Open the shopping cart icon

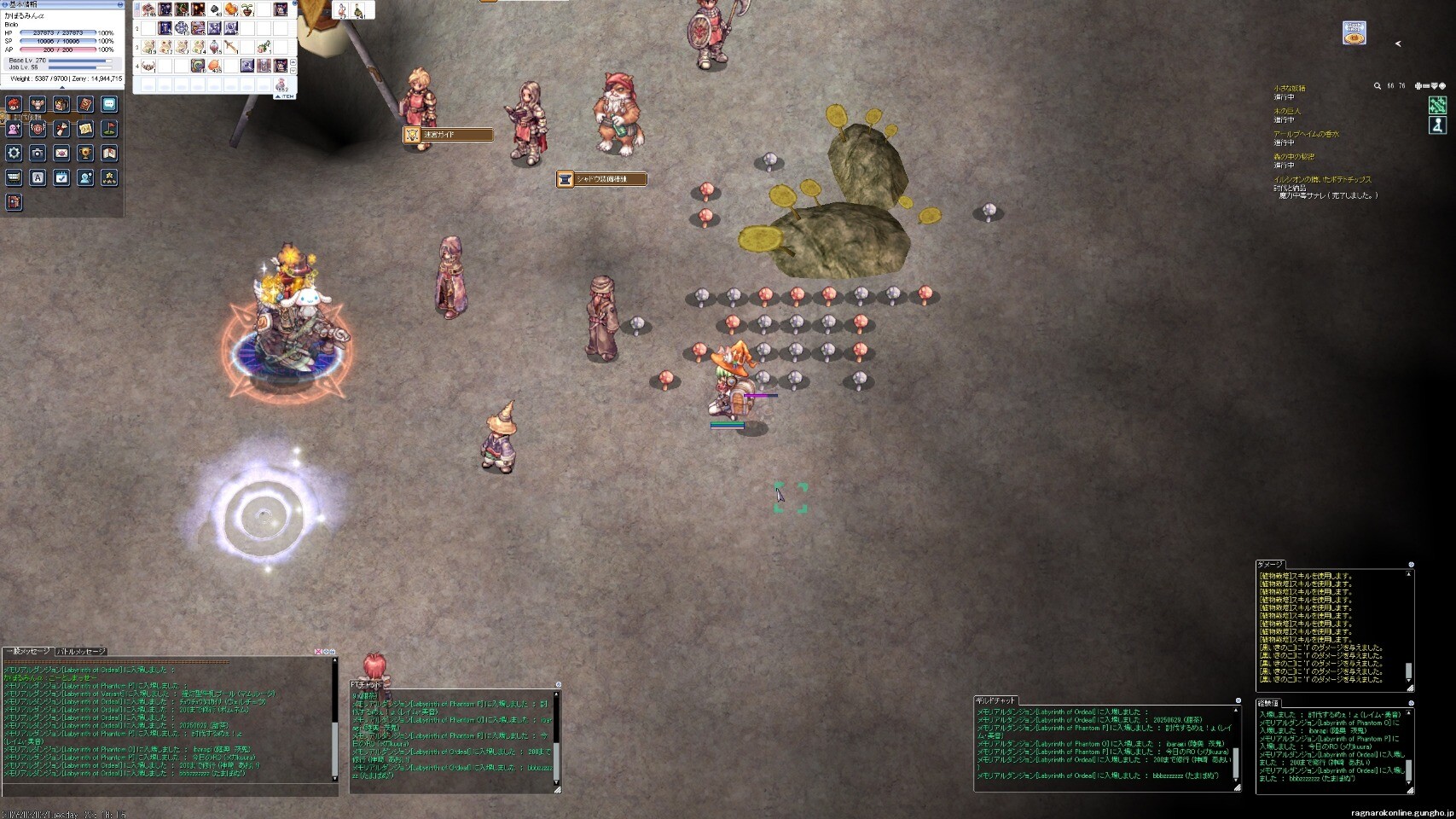pos(14,177)
